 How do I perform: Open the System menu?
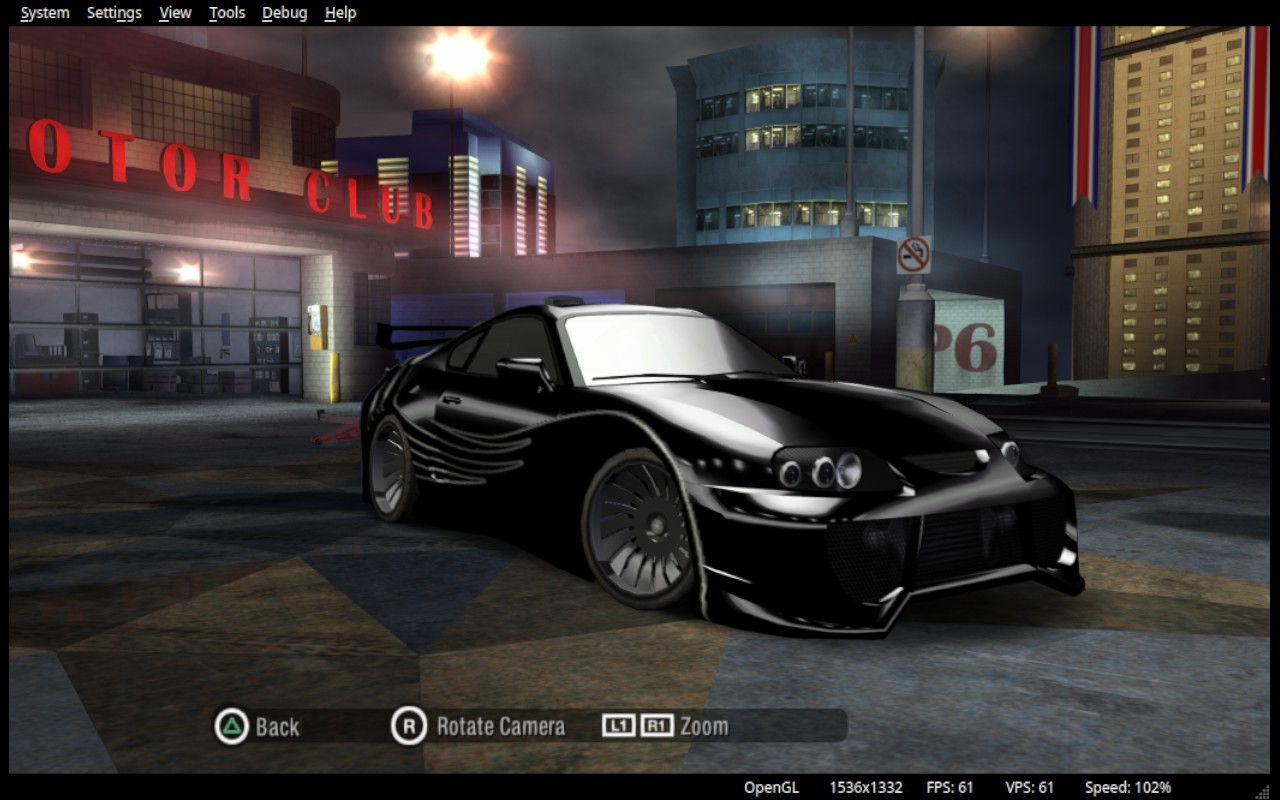click(x=45, y=13)
